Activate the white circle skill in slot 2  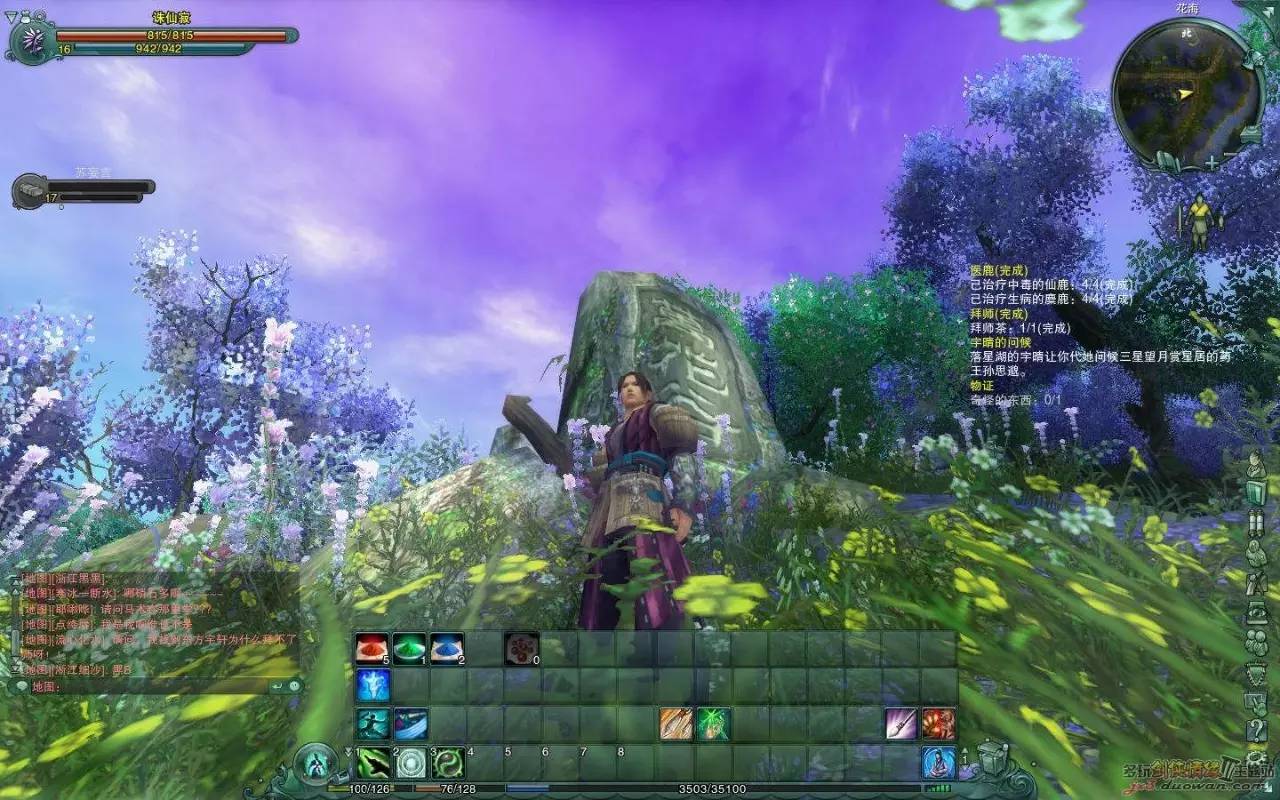point(411,763)
